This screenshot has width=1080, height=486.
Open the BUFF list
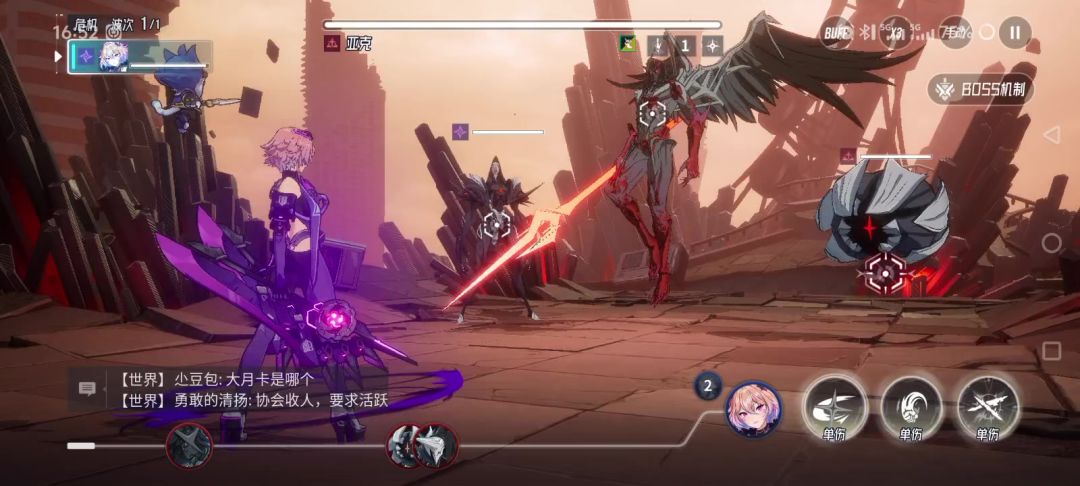[x=836, y=32]
